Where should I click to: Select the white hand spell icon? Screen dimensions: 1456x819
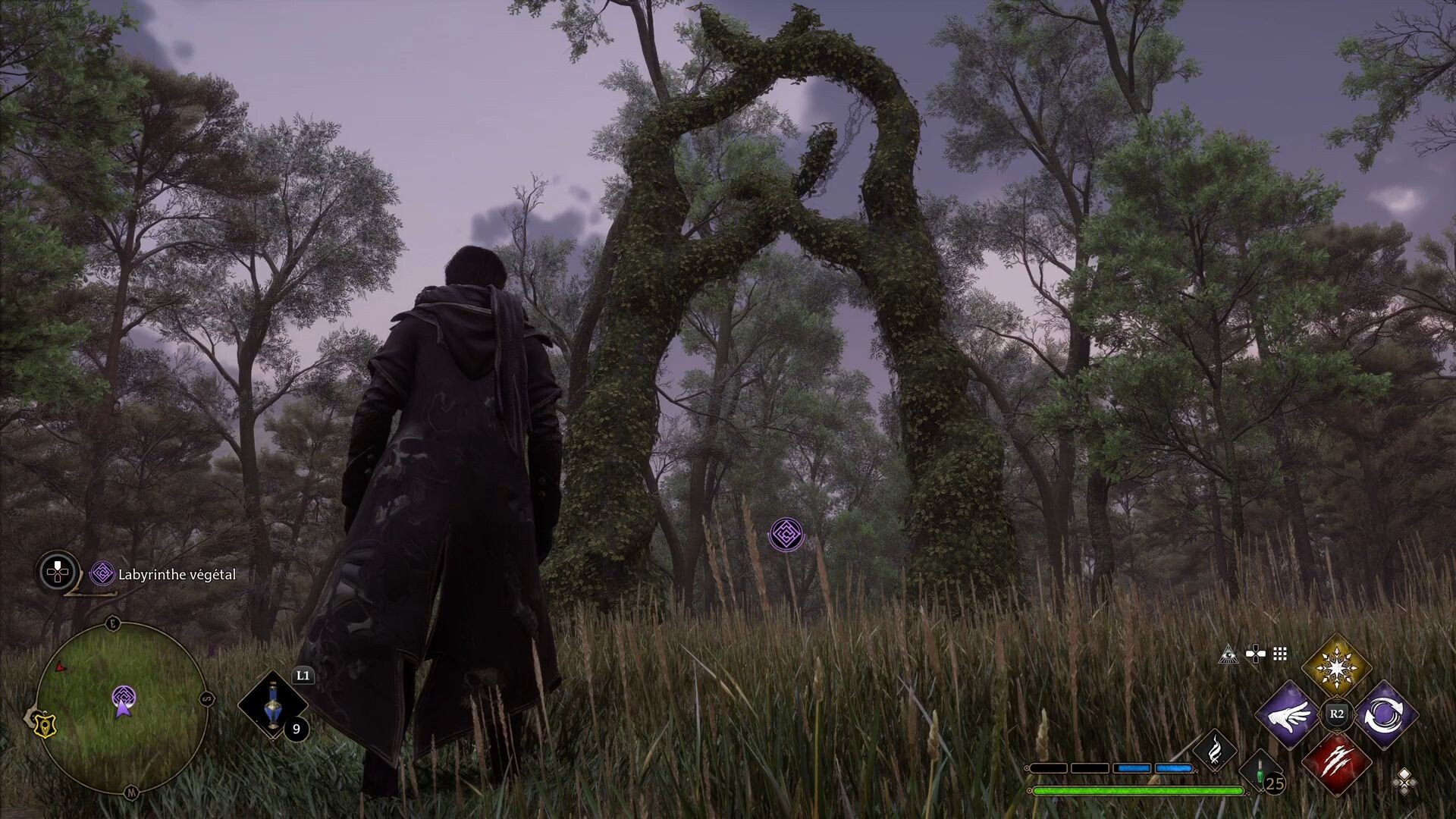coord(1289,716)
